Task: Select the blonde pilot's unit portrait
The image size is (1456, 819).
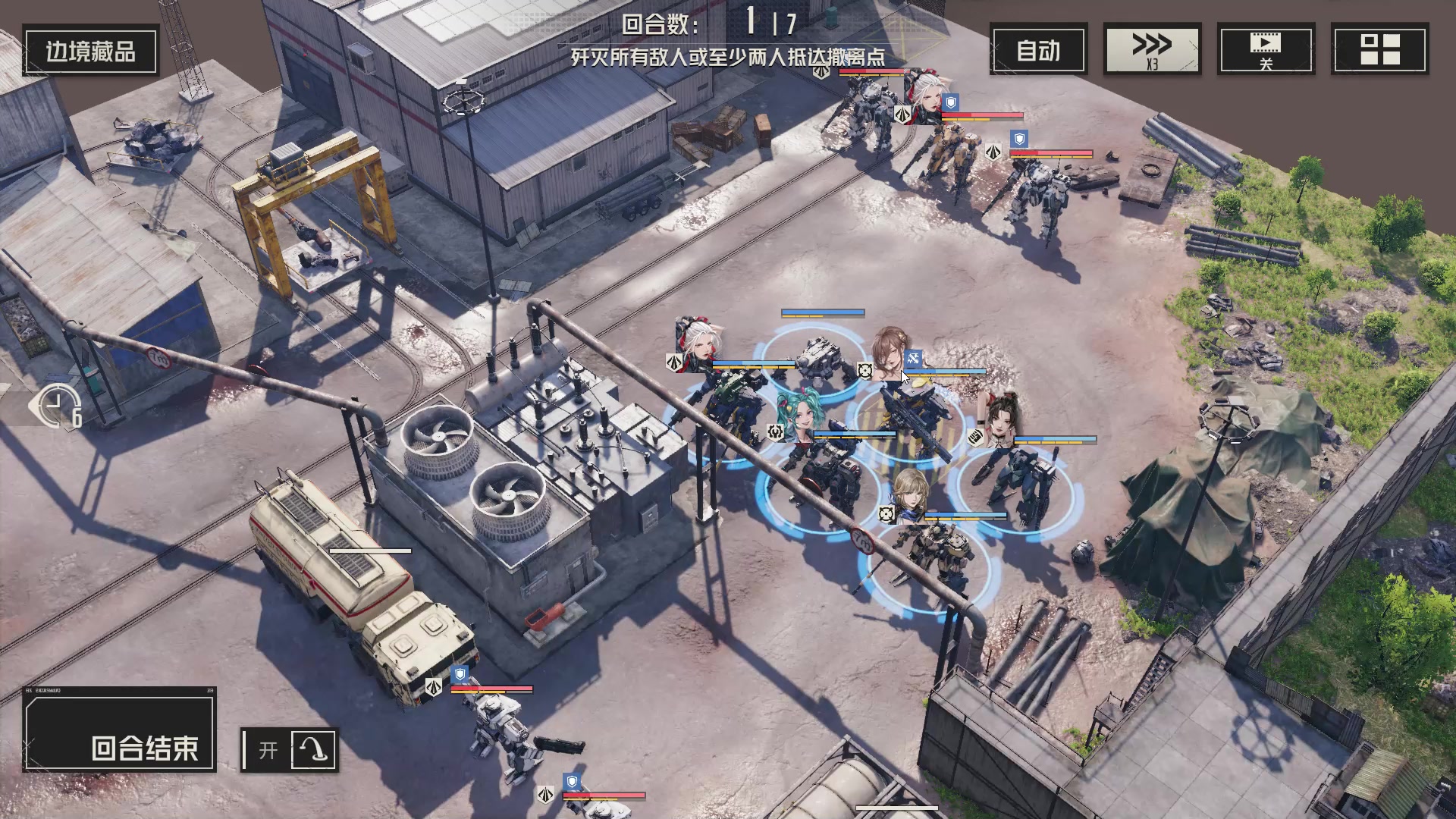Action: (x=911, y=495)
